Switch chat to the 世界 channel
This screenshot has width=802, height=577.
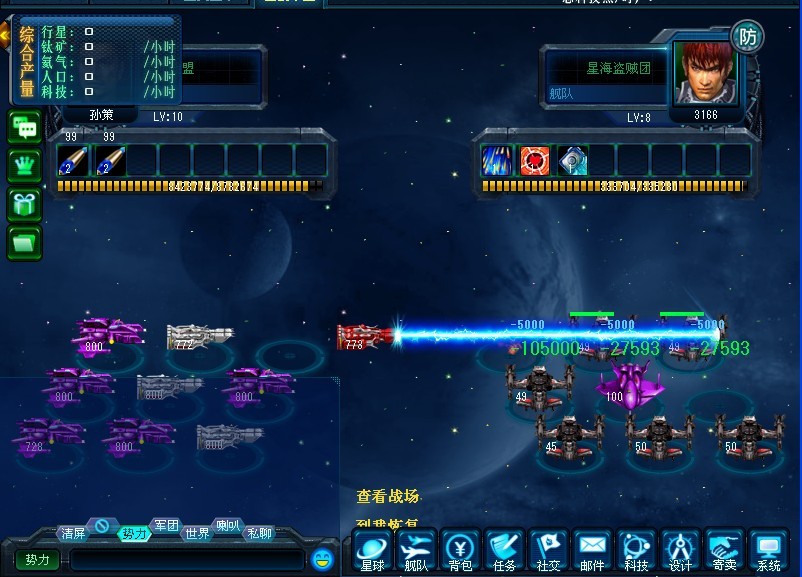[x=197, y=533]
